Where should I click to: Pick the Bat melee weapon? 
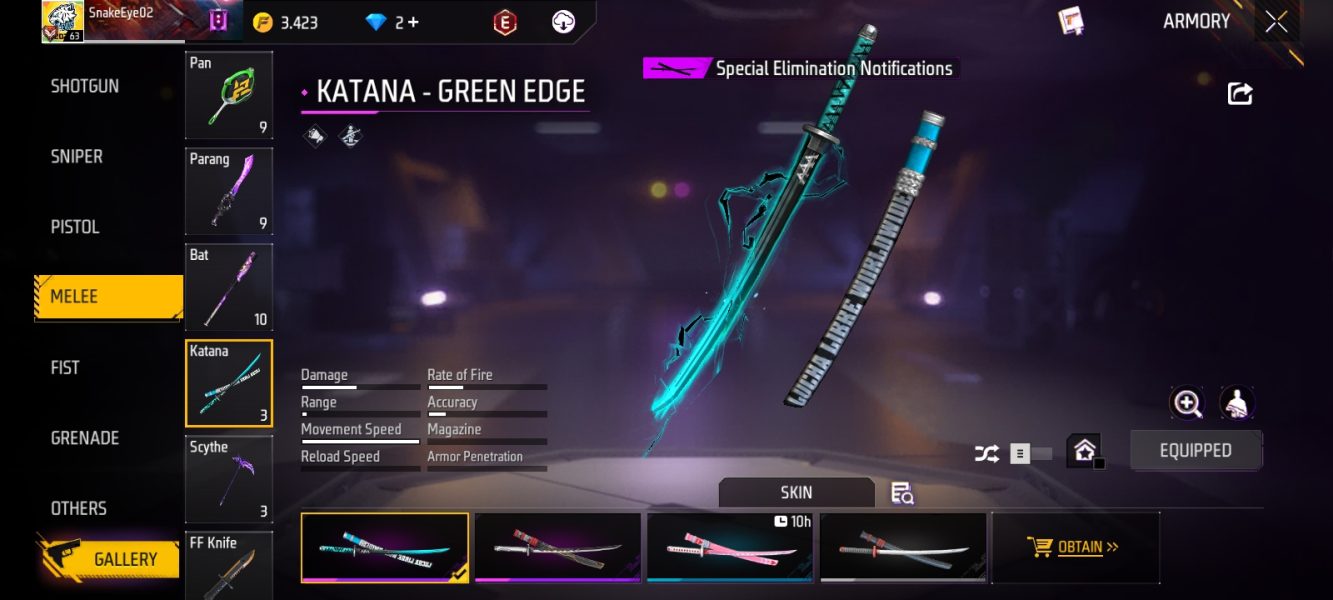(229, 287)
